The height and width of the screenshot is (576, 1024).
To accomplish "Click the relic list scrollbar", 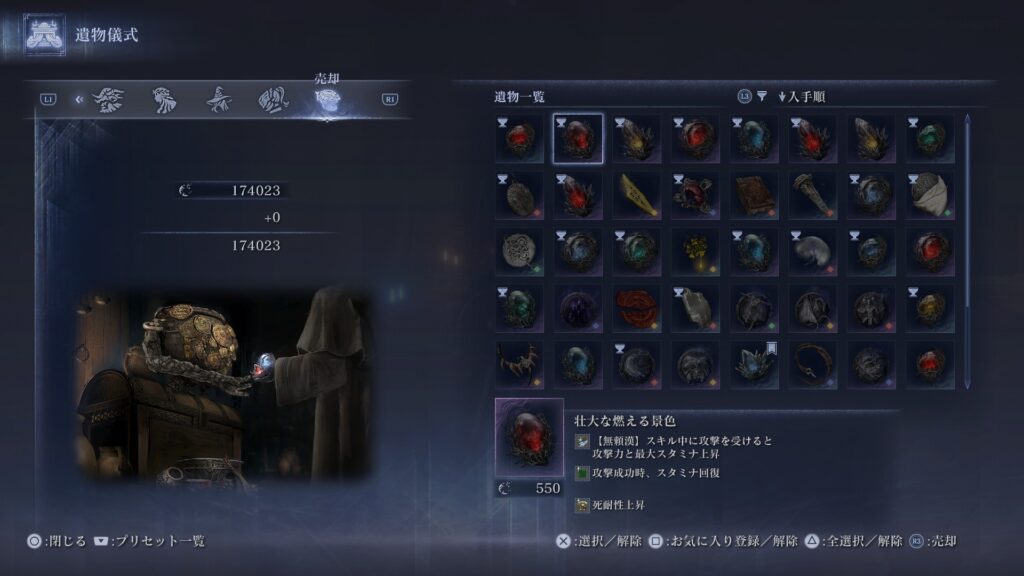I will [967, 250].
